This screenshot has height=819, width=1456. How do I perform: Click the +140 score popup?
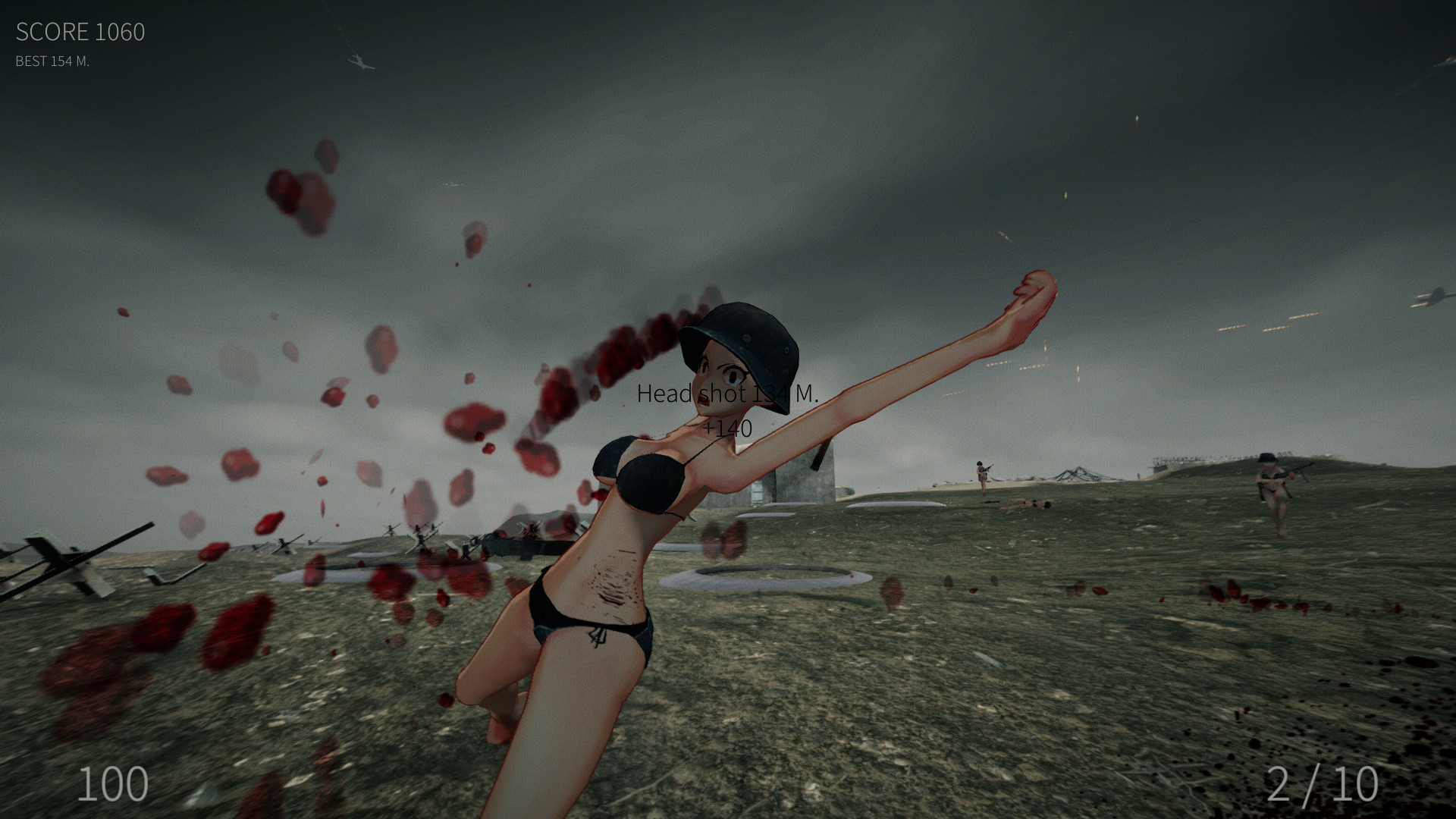[x=726, y=428]
